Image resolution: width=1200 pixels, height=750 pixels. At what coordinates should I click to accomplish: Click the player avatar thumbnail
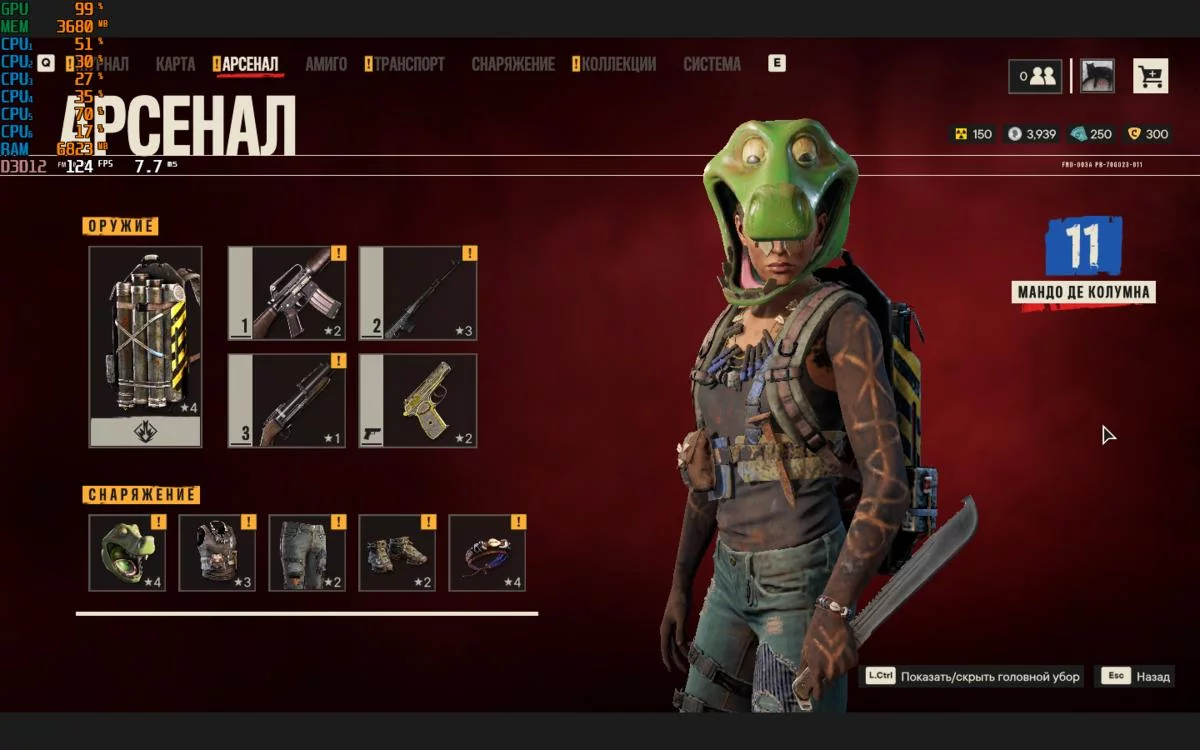(x=1097, y=76)
